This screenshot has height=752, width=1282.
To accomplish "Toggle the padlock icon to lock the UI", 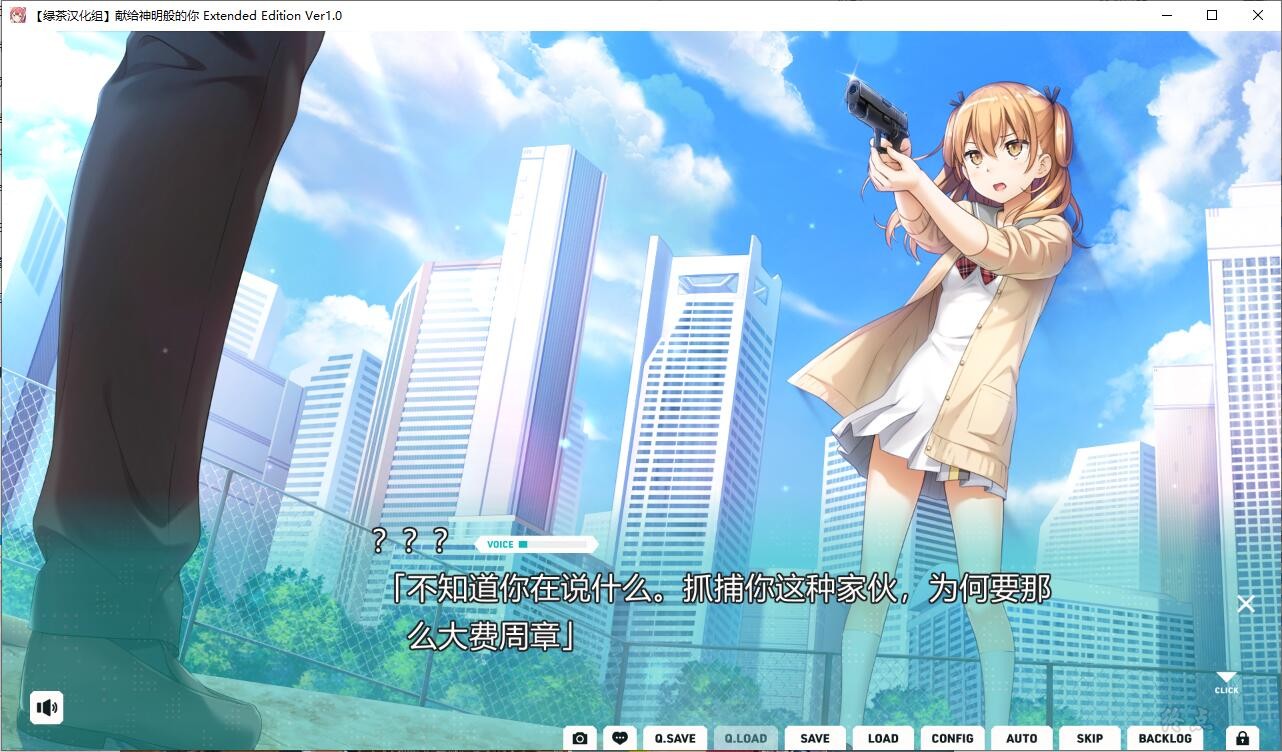I will (x=1243, y=738).
